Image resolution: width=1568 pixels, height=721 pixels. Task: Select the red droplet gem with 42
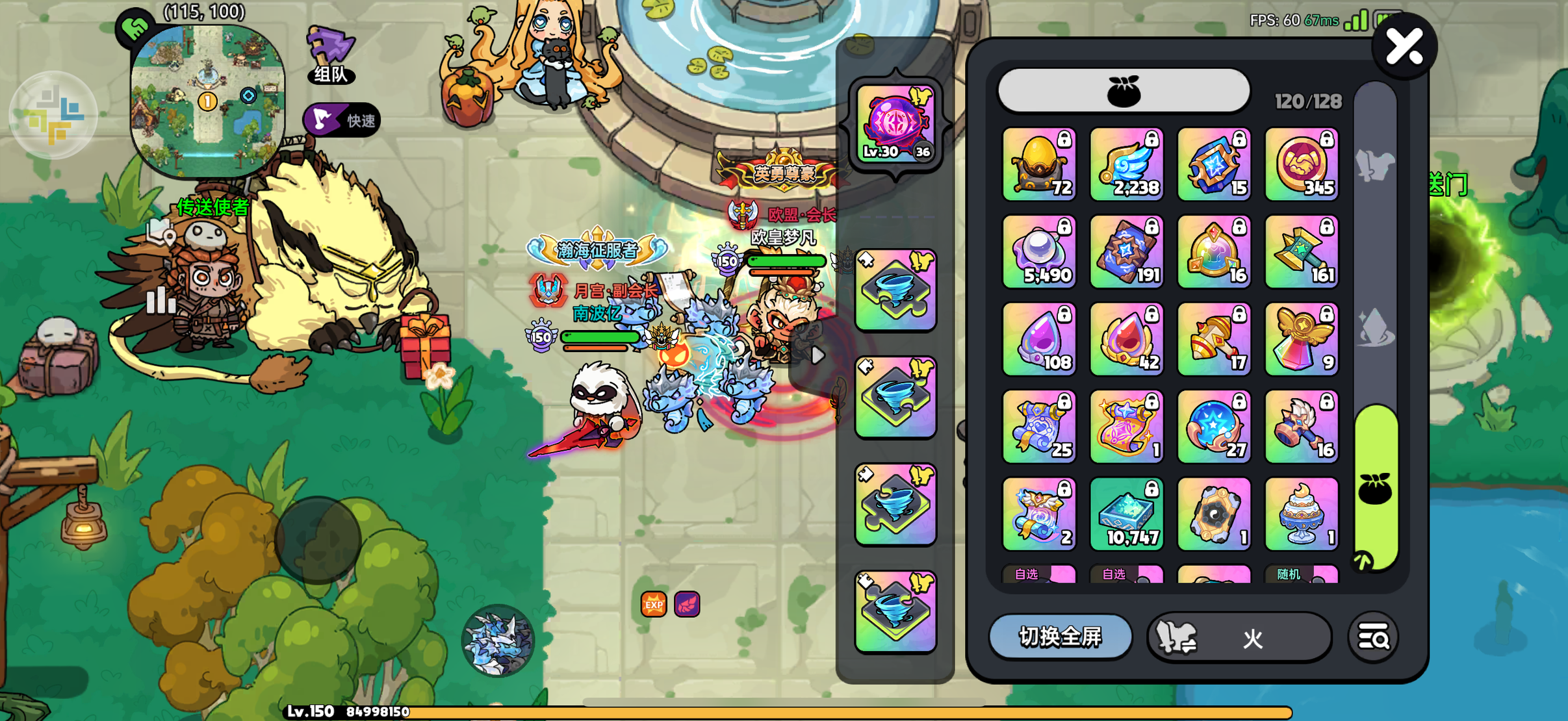[x=1126, y=339]
